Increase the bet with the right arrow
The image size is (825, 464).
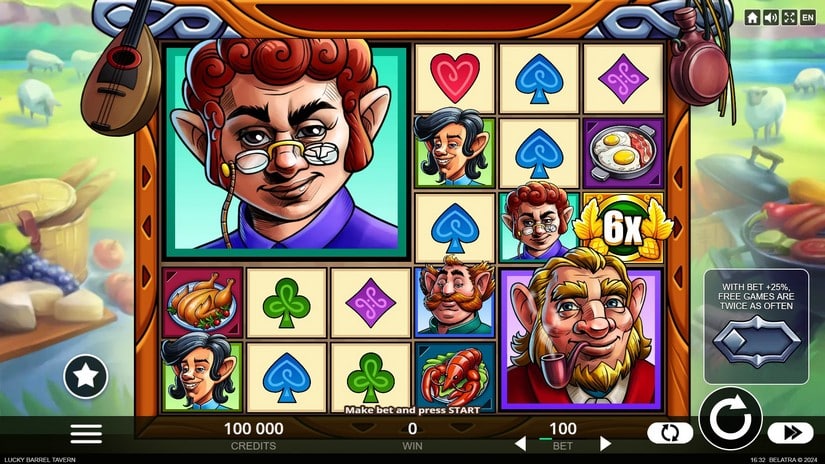click(605, 443)
